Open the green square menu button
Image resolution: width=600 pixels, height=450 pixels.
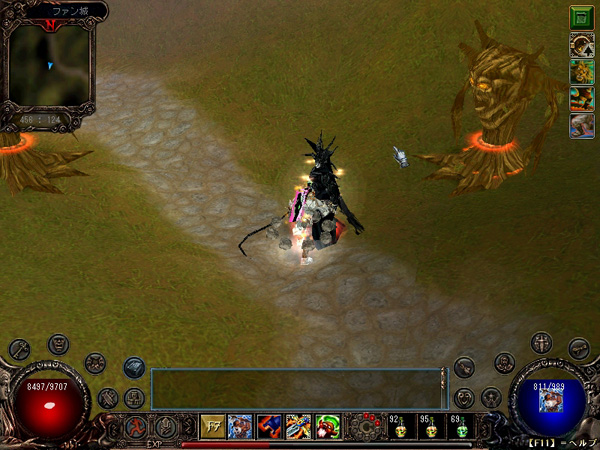581,17
